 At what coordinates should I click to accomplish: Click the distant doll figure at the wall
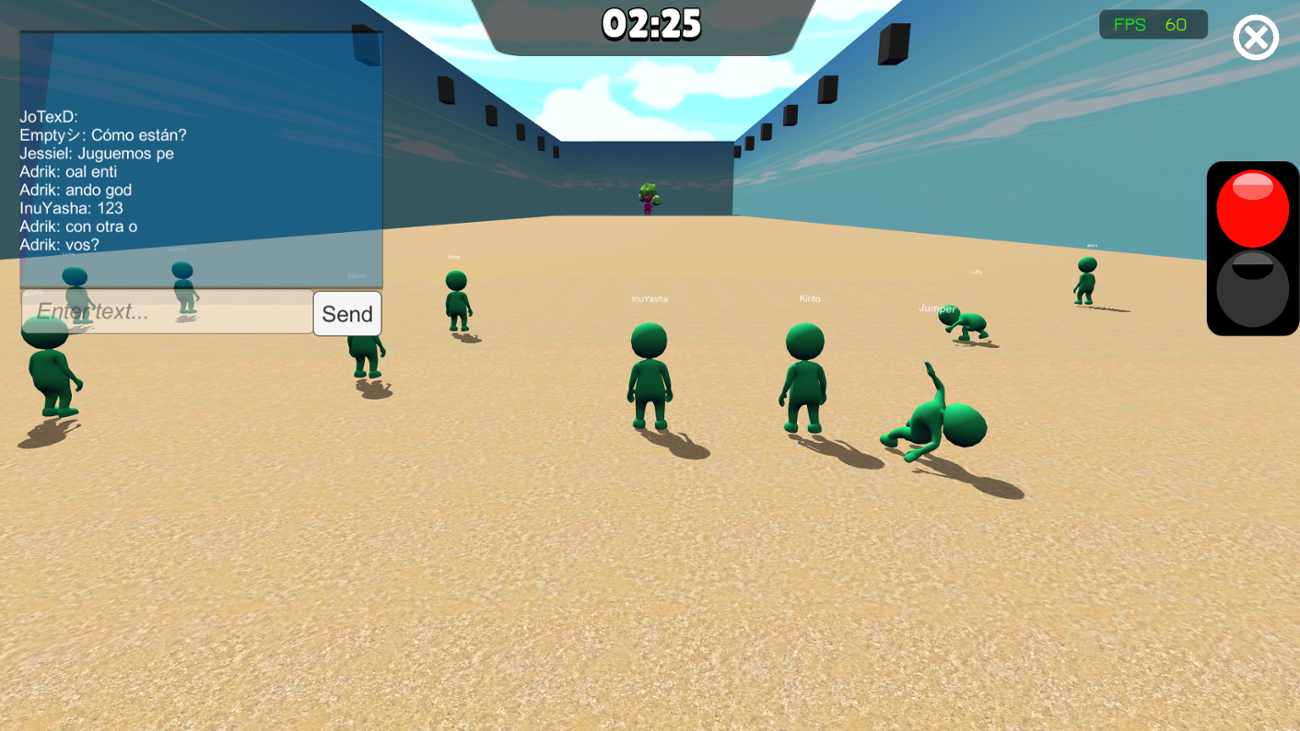click(646, 197)
